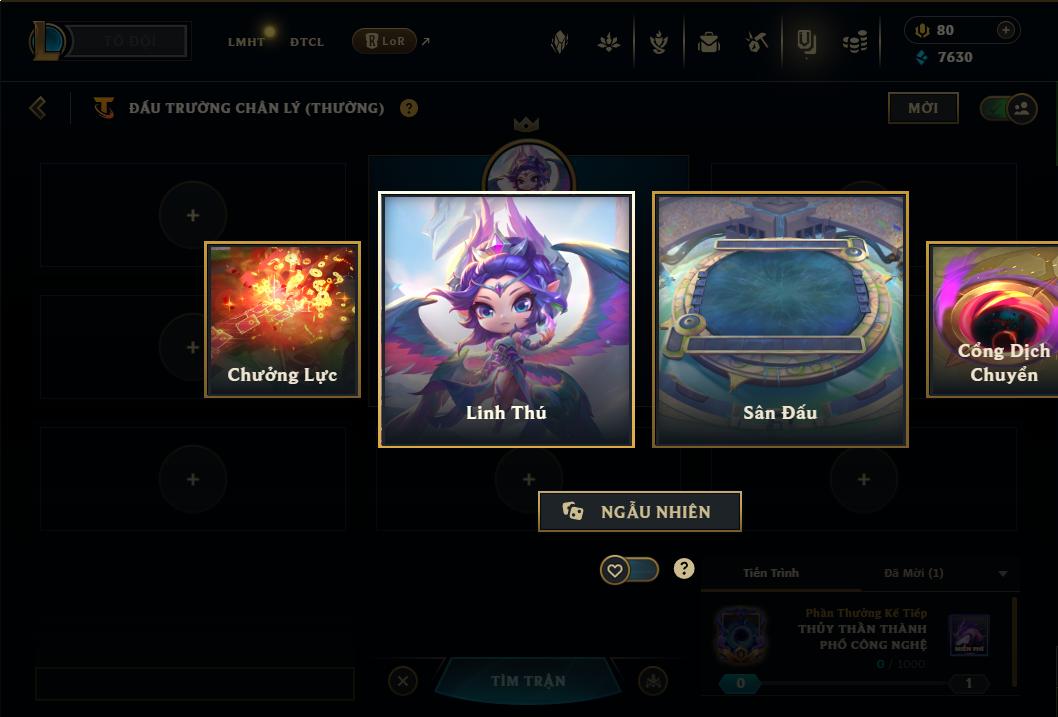This screenshot has height=717, width=1058.
Task: Launch the LoR link
Action: click(x=385, y=41)
